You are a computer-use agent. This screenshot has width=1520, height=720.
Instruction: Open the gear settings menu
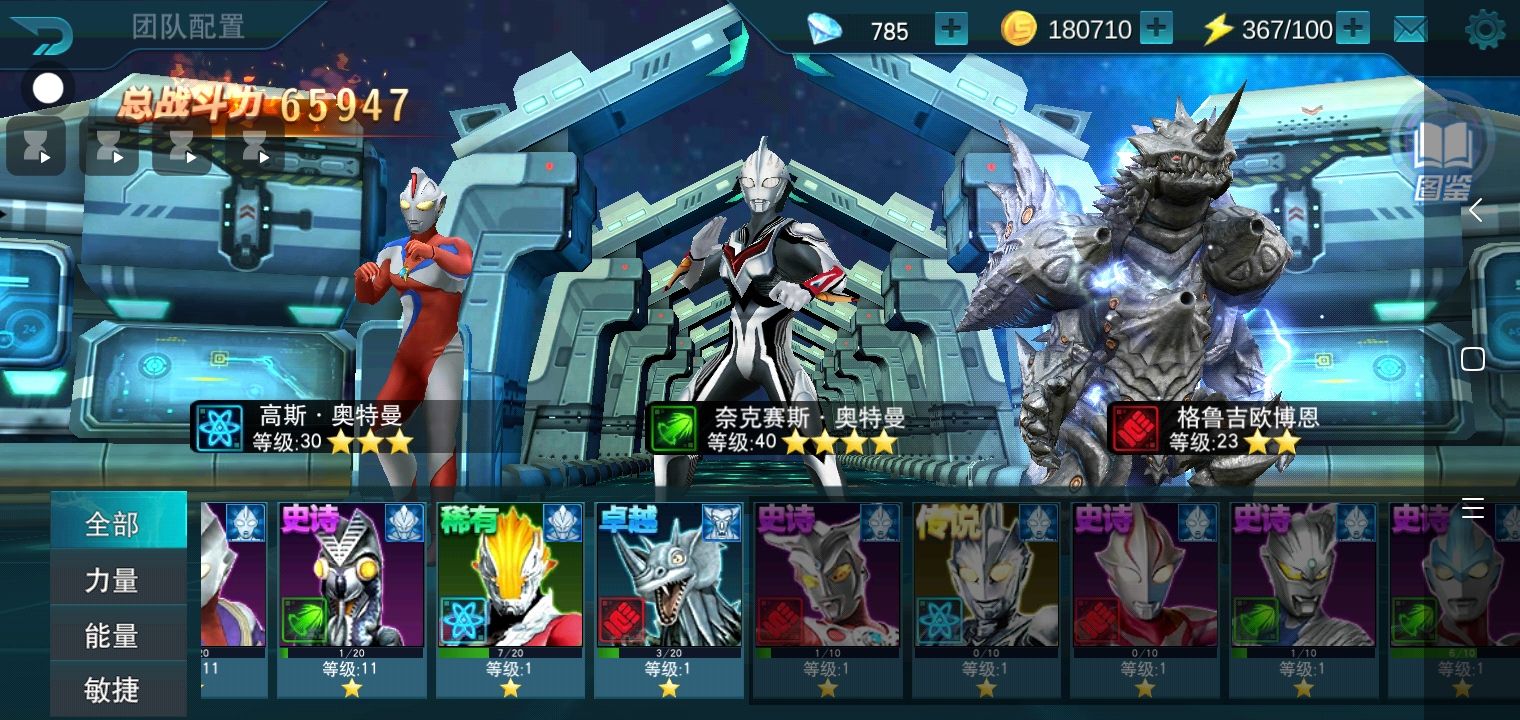[1484, 30]
